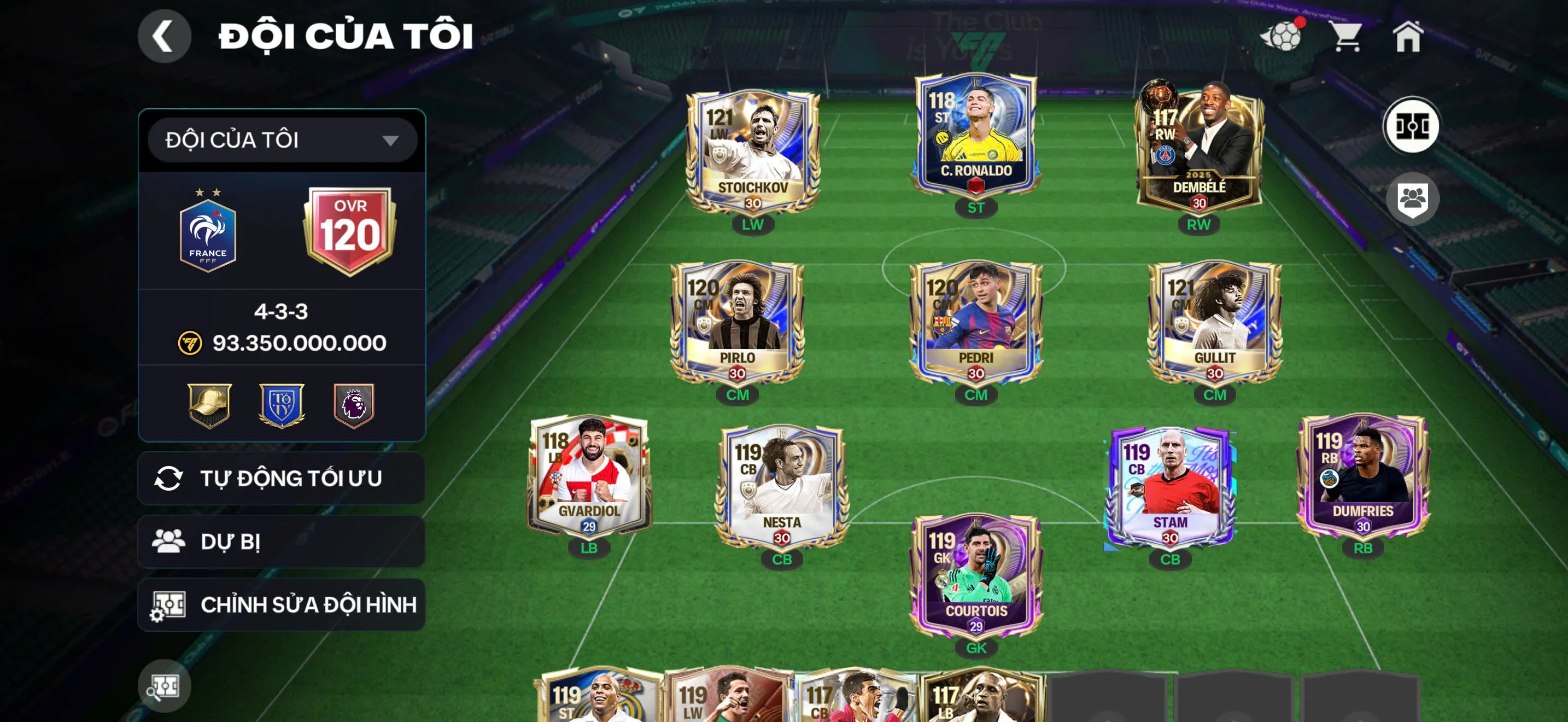Open the pitch search icon at bottom left

pos(165,685)
